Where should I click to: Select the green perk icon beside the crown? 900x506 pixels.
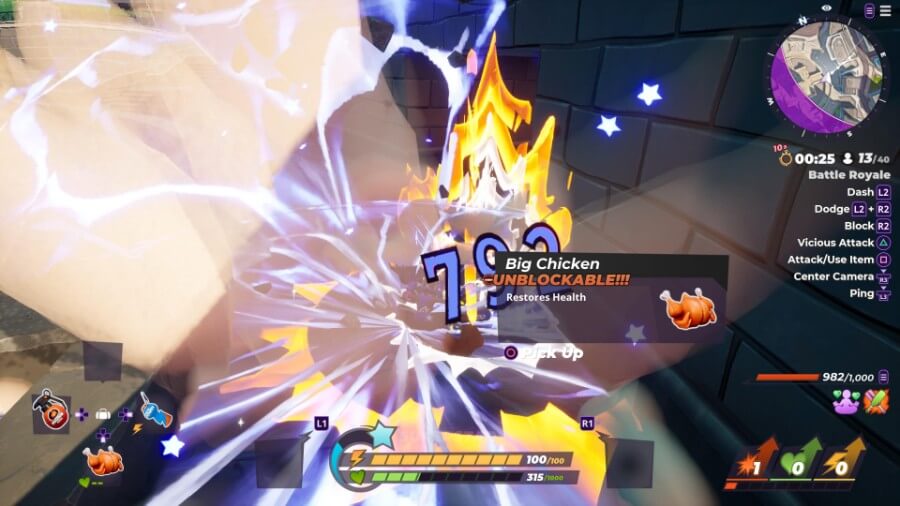click(876, 401)
